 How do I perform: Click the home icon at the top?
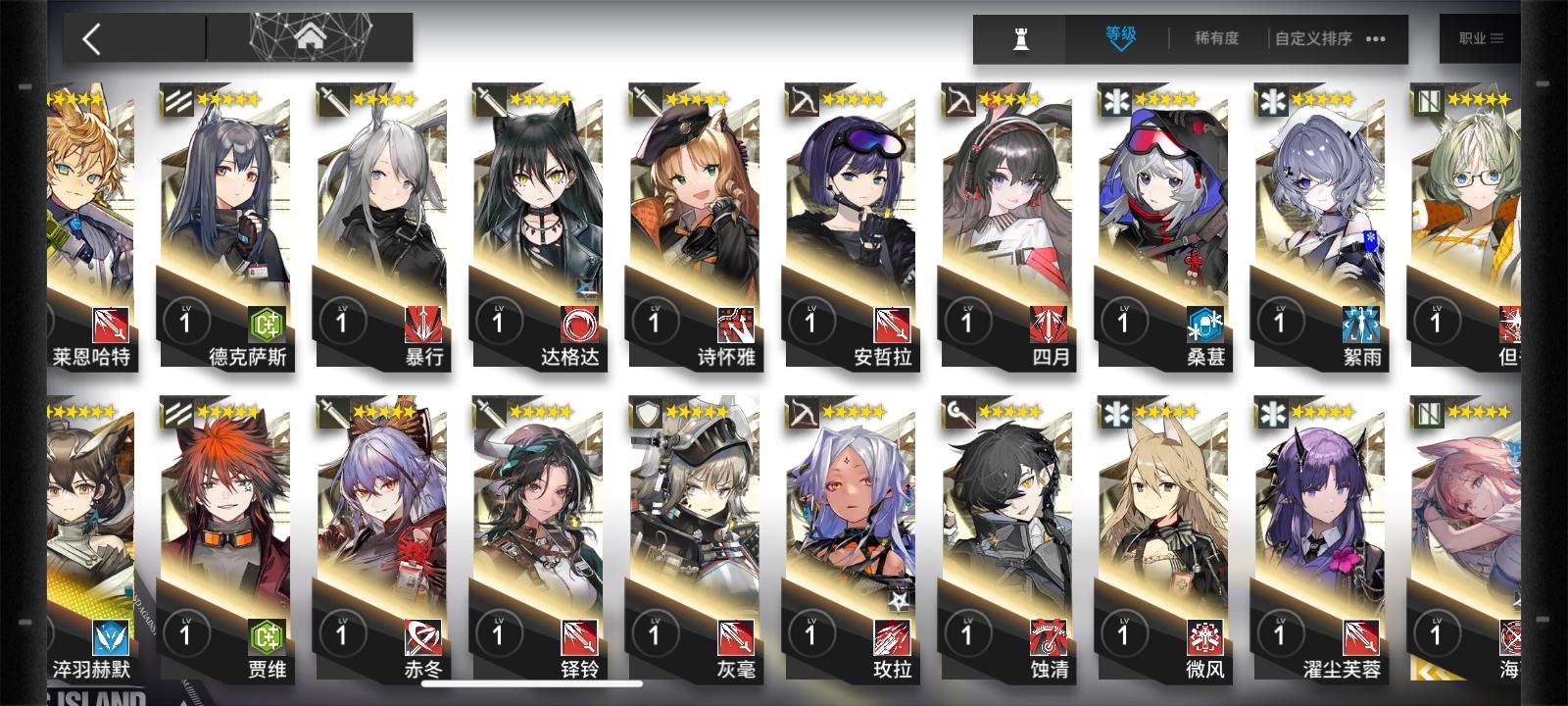click(310, 36)
